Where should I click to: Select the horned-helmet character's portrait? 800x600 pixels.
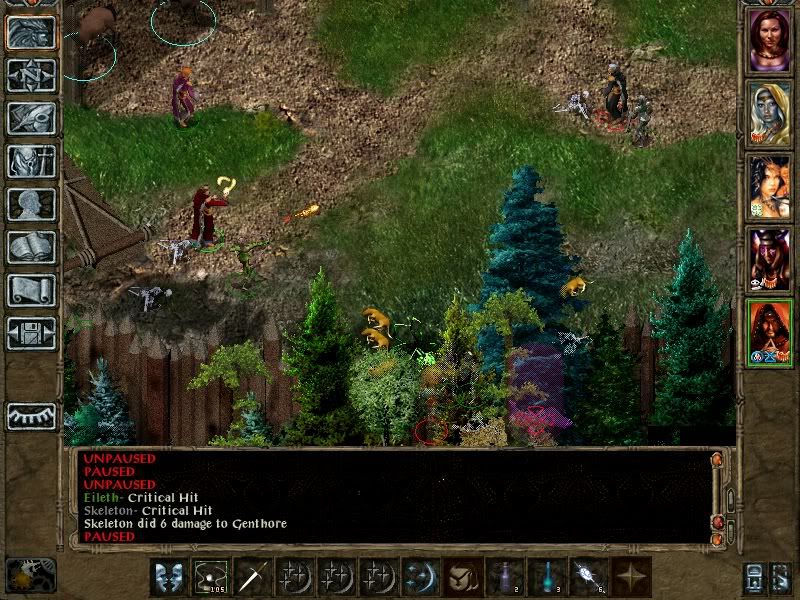coord(770,259)
